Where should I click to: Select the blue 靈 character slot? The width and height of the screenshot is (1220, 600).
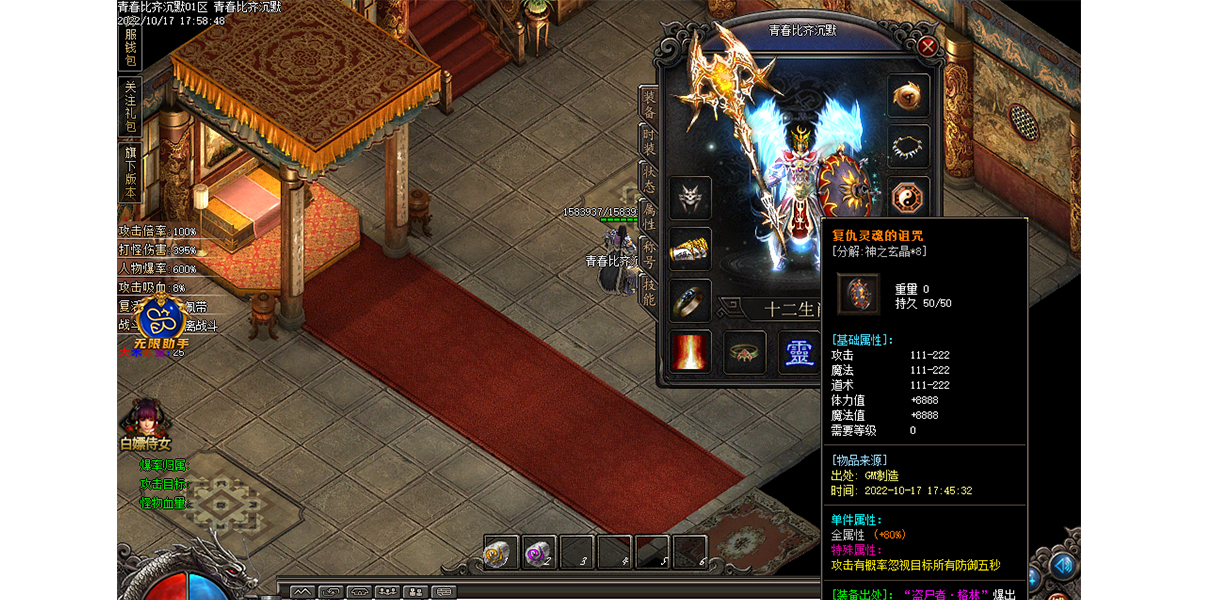click(798, 352)
